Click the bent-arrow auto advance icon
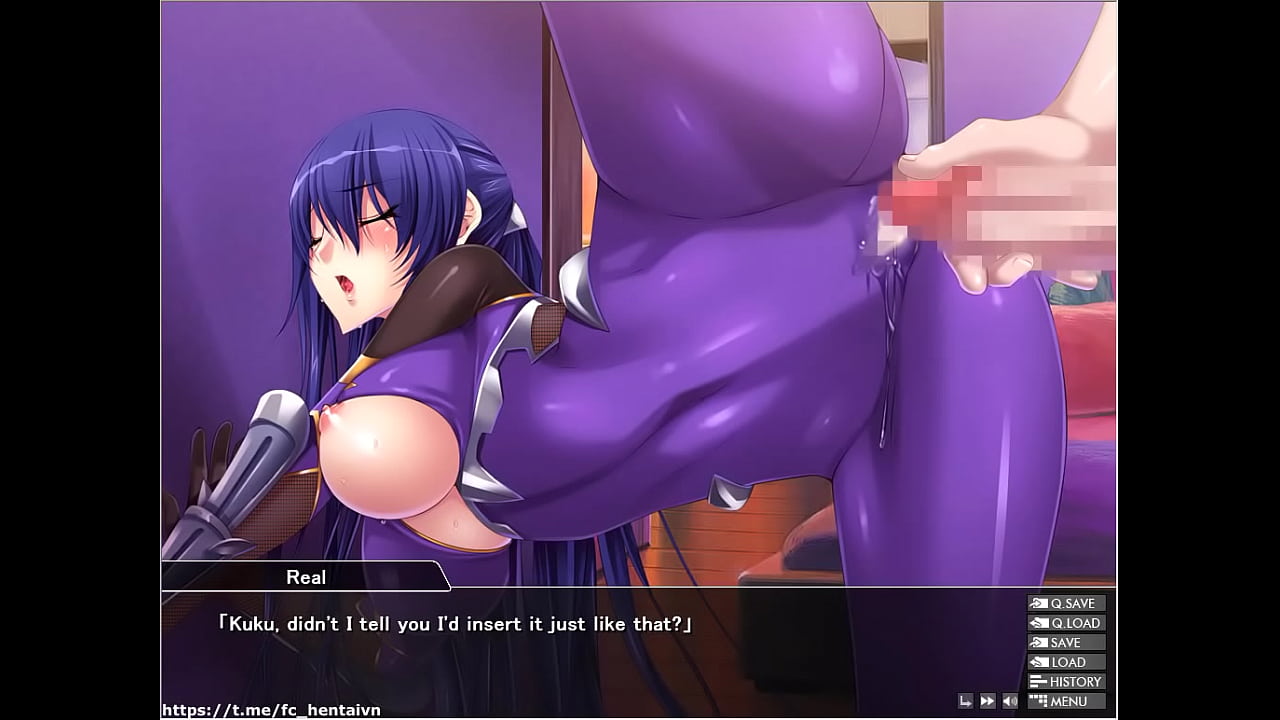 (x=965, y=701)
